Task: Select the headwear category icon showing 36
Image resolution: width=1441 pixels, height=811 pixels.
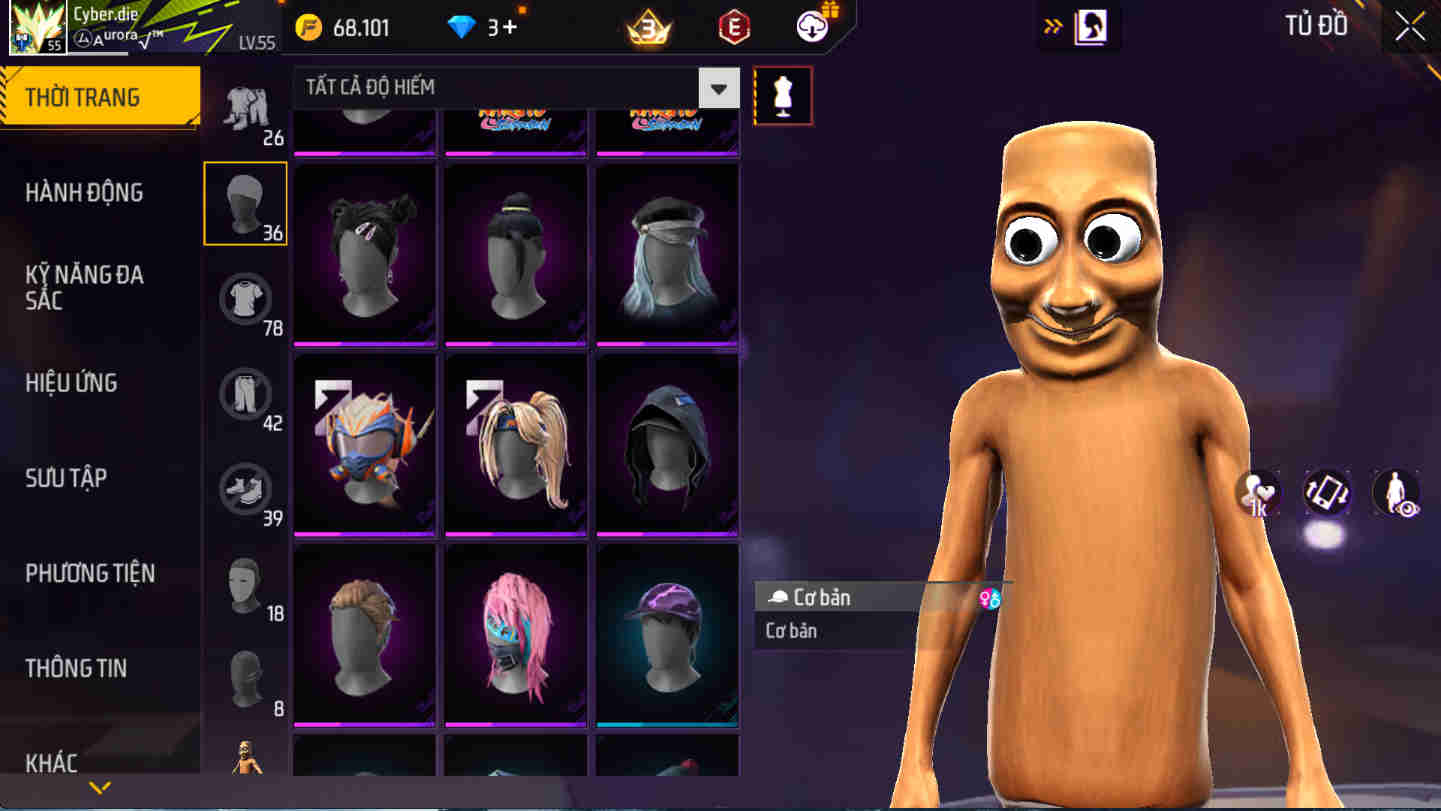Action: tap(246, 204)
